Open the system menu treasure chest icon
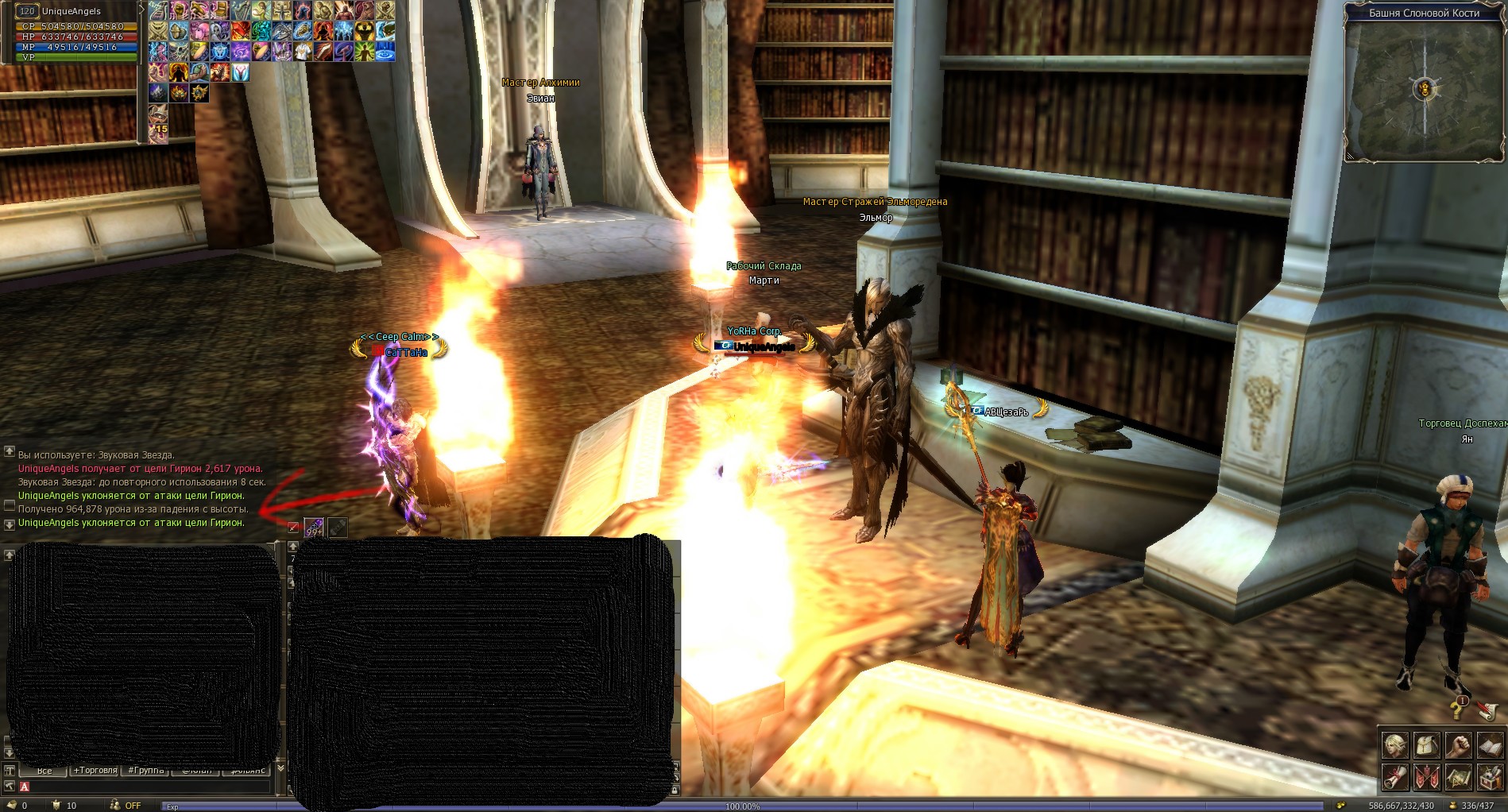The image size is (1508, 812). click(1490, 776)
